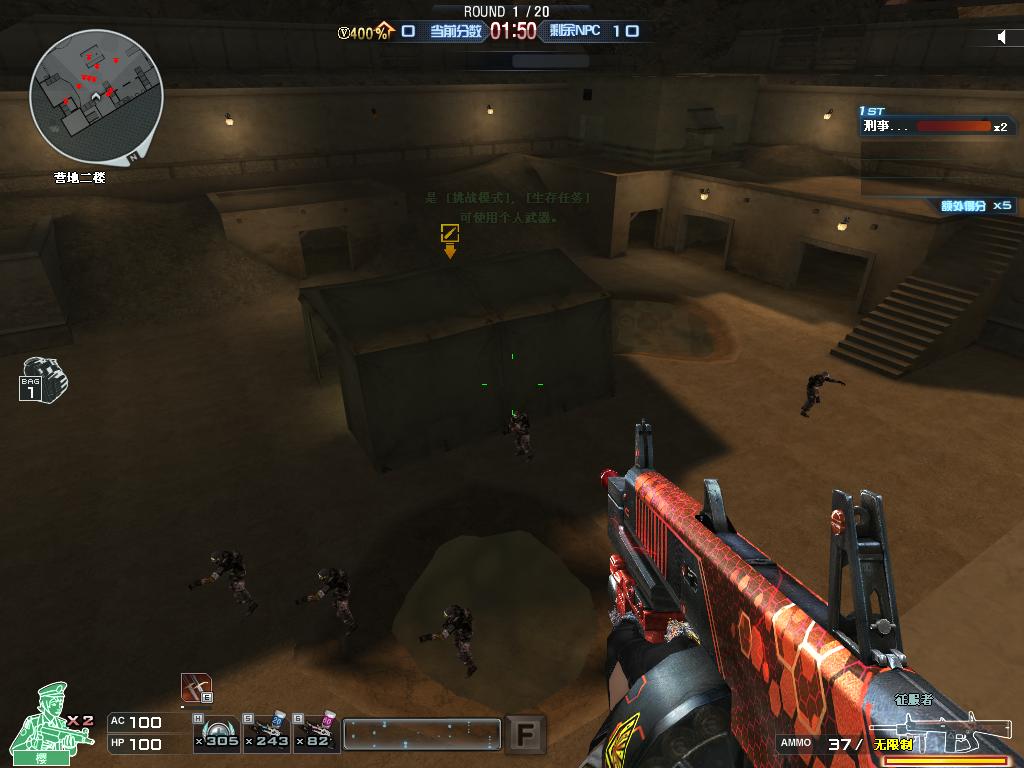Viewport: 1024px width, 768px height.
Task: Select the crossed-axes melee item icon
Action: (196, 687)
